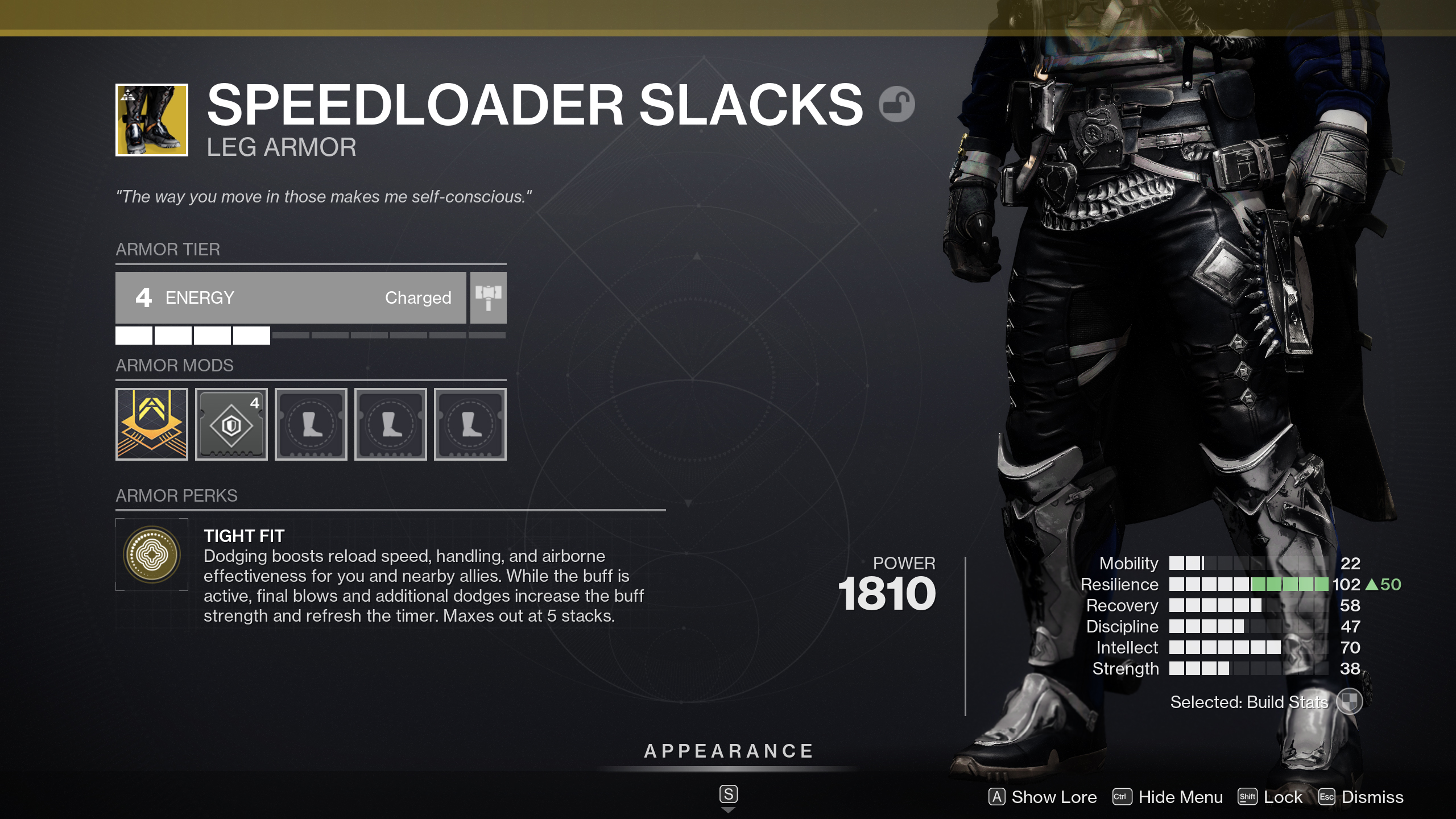The width and height of the screenshot is (1456, 819).
Task: Select the middle empty leg mod slot
Action: click(390, 424)
